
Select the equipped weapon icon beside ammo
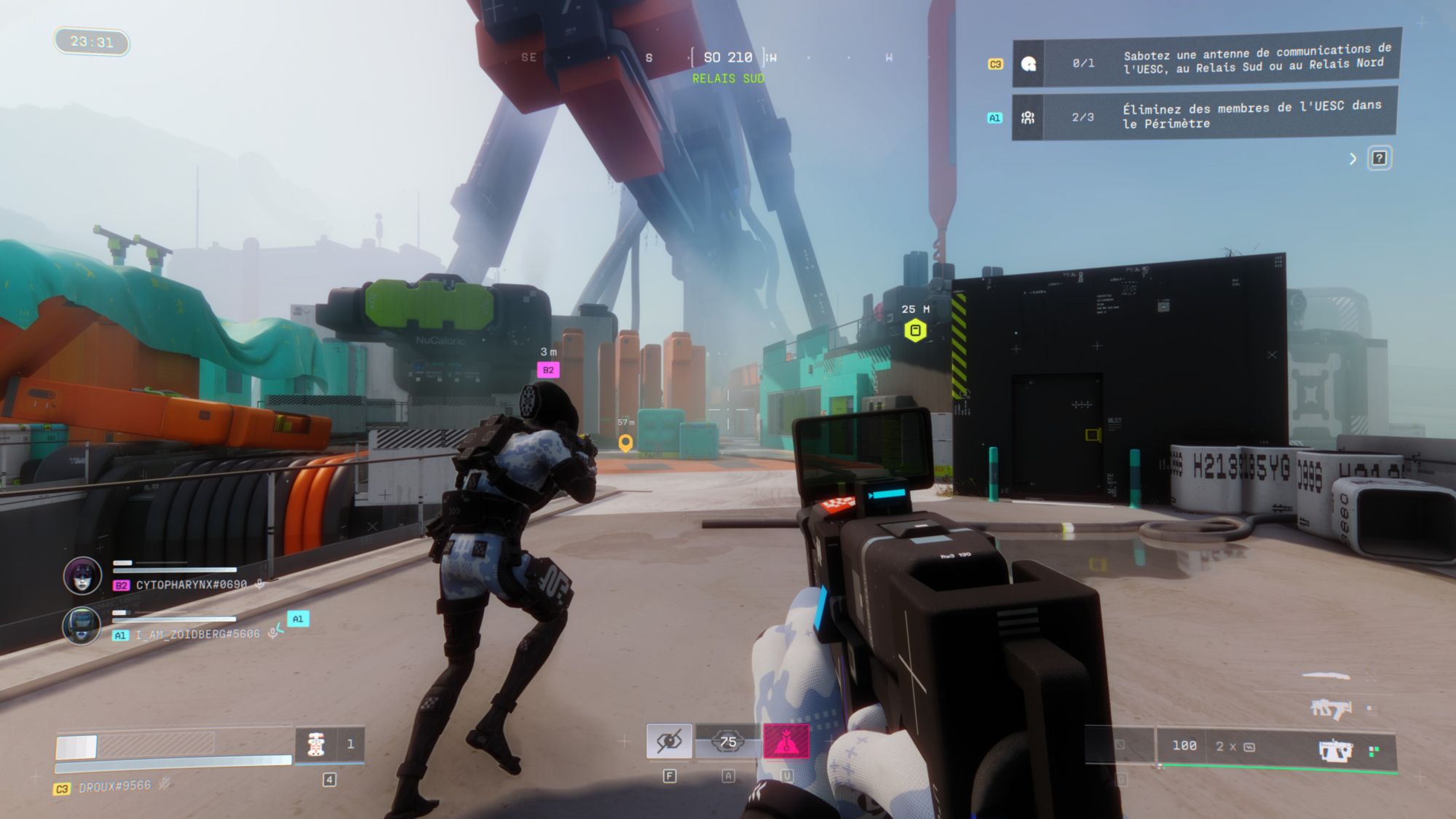coord(1335,750)
